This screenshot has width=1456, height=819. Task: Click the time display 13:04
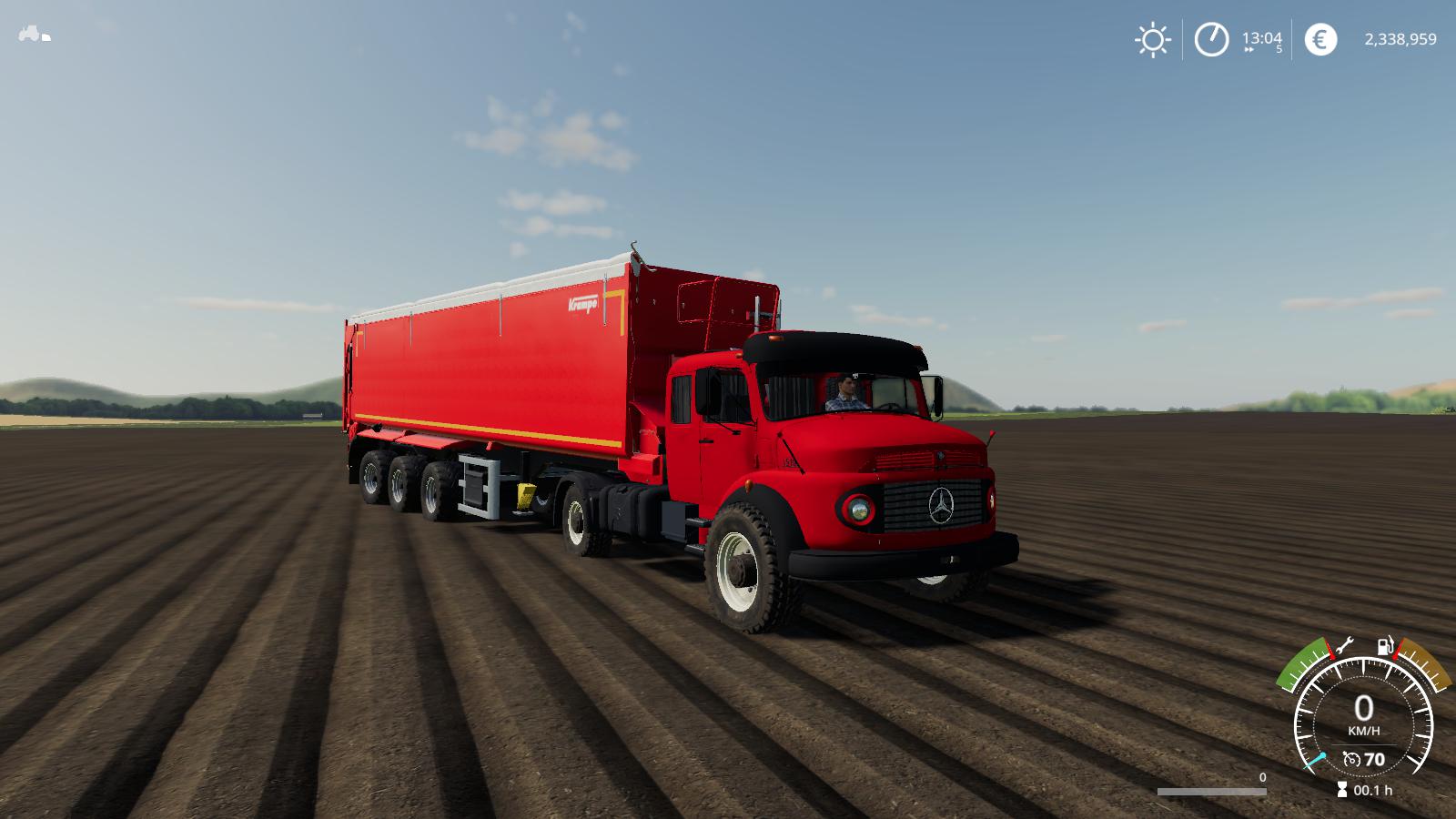click(x=1262, y=38)
